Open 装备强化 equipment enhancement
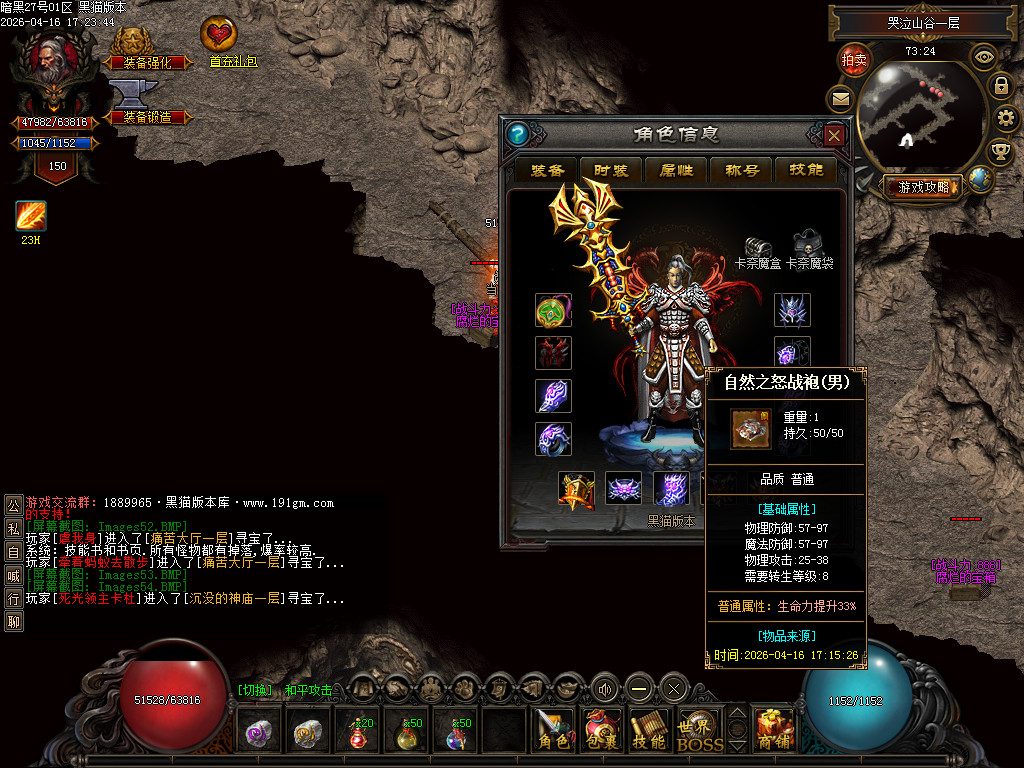1024x768 pixels. pyautogui.click(x=147, y=48)
